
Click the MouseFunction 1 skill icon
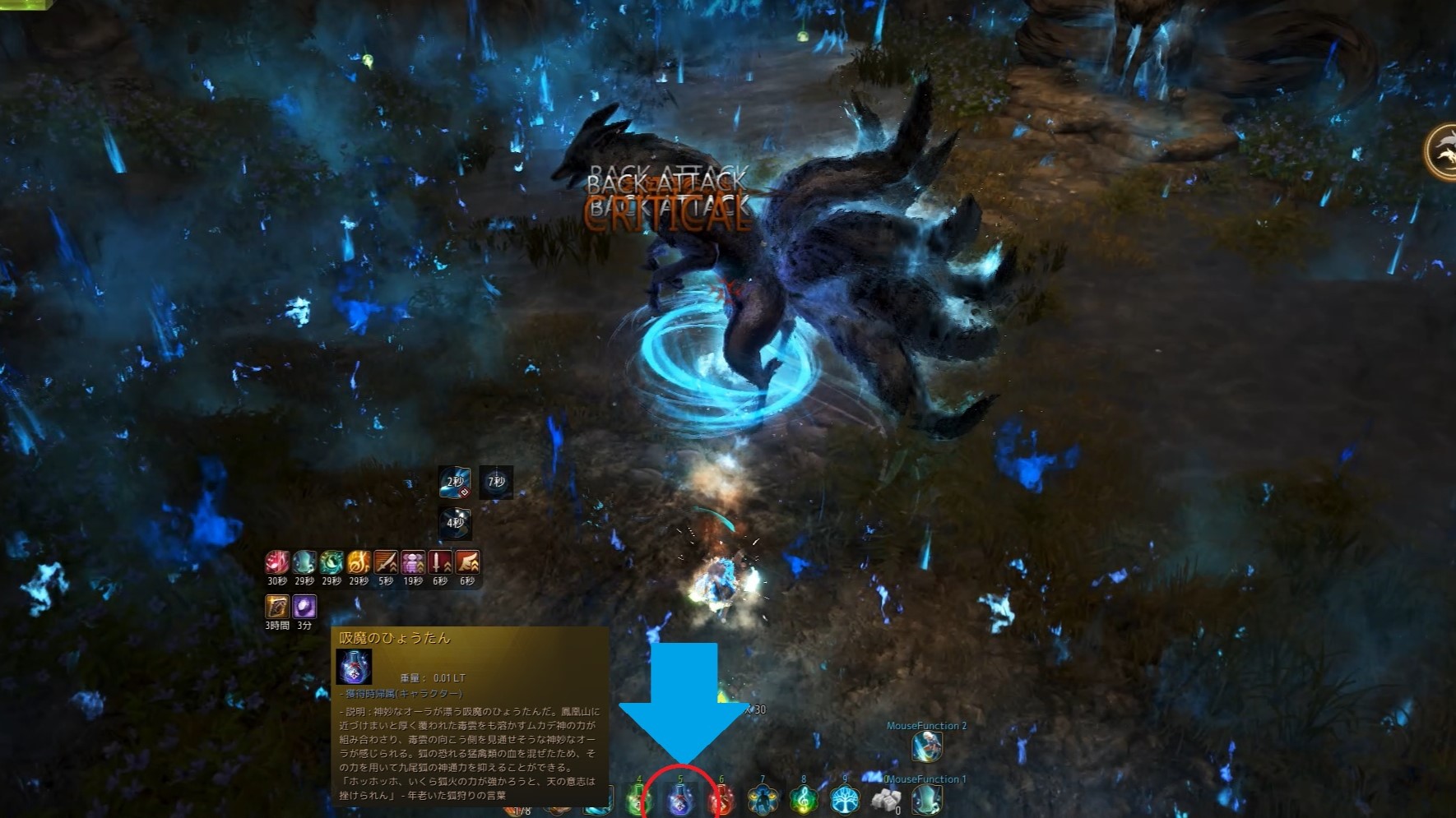[927, 799]
